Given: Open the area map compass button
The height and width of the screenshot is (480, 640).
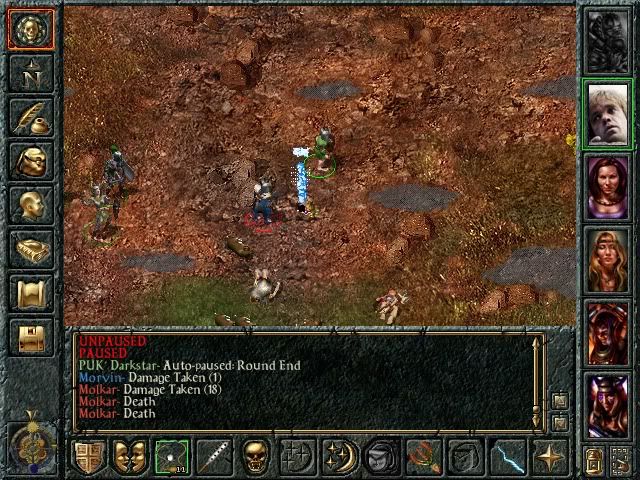Looking at the screenshot, I should [31, 72].
